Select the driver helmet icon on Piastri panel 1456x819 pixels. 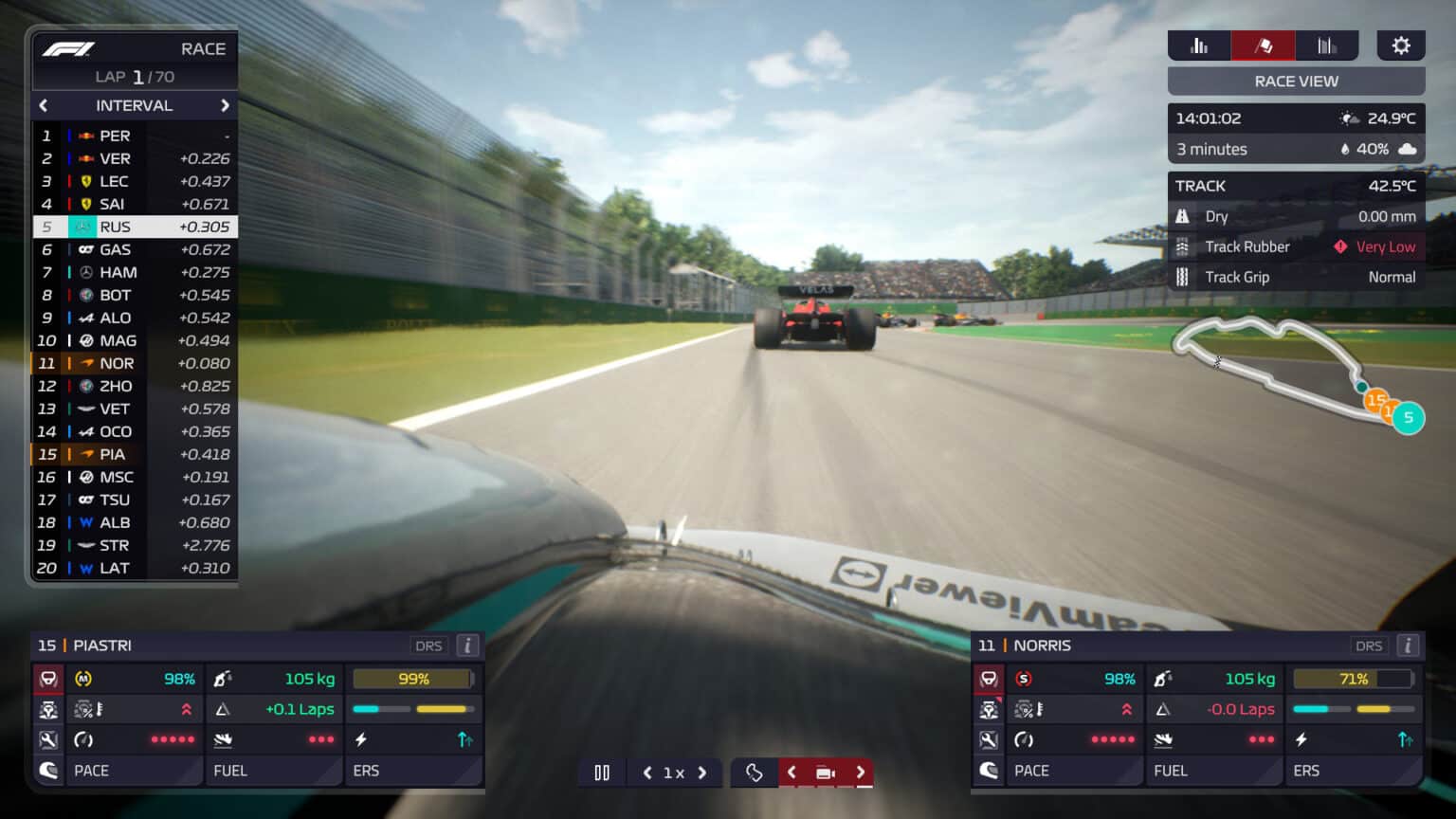pyautogui.click(x=48, y=770)
